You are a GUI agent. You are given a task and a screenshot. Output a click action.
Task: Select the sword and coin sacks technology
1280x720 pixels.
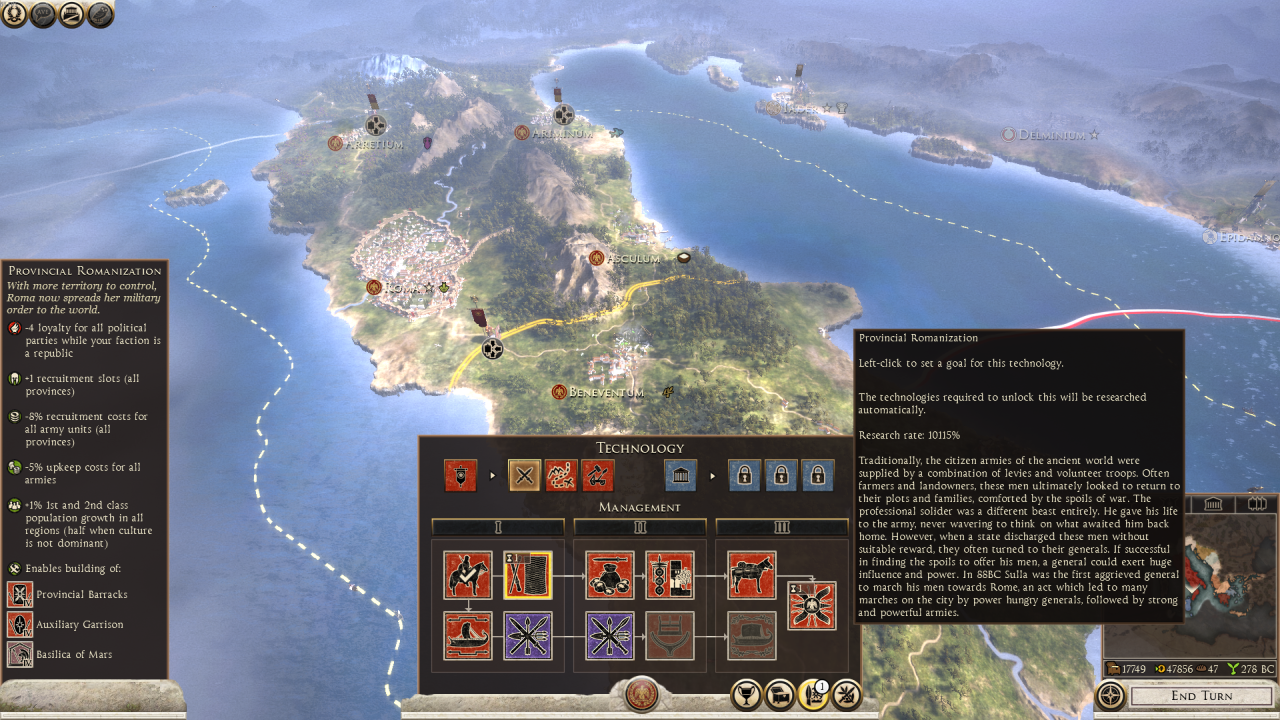610,575
